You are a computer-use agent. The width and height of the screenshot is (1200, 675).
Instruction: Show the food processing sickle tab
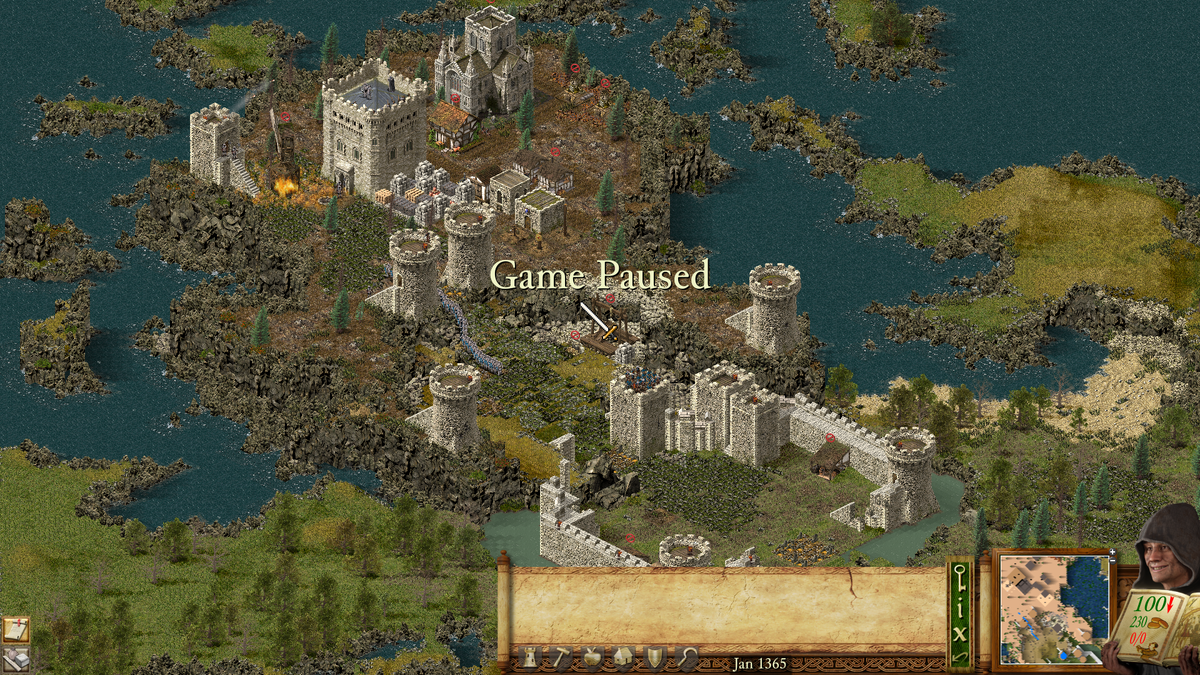point(686,657)
